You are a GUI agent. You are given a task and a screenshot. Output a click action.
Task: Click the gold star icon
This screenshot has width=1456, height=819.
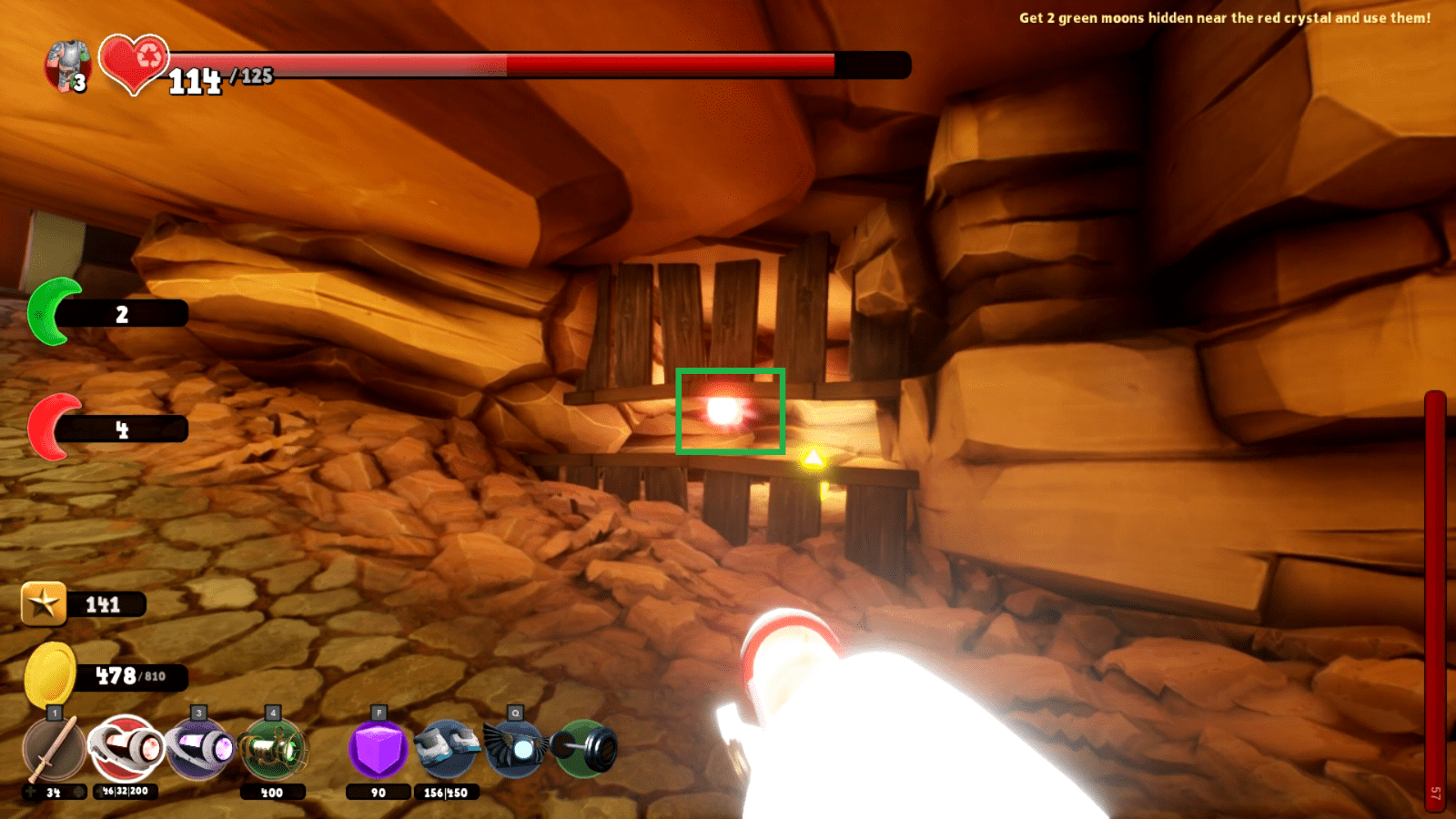pyautogui.click(x=44, y=603)
